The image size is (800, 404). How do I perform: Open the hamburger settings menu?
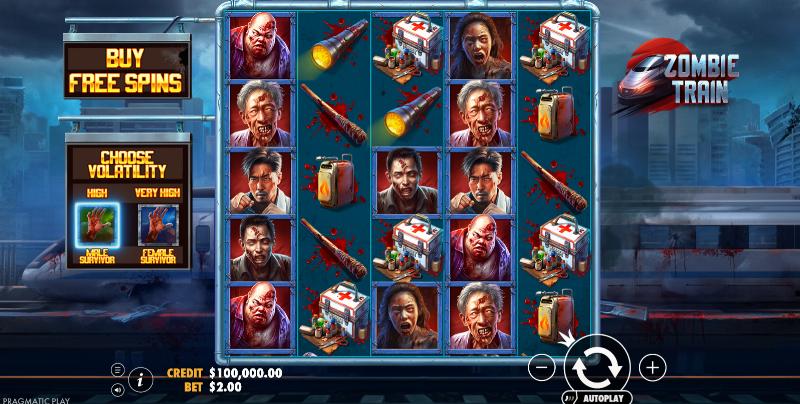(118, 370)
